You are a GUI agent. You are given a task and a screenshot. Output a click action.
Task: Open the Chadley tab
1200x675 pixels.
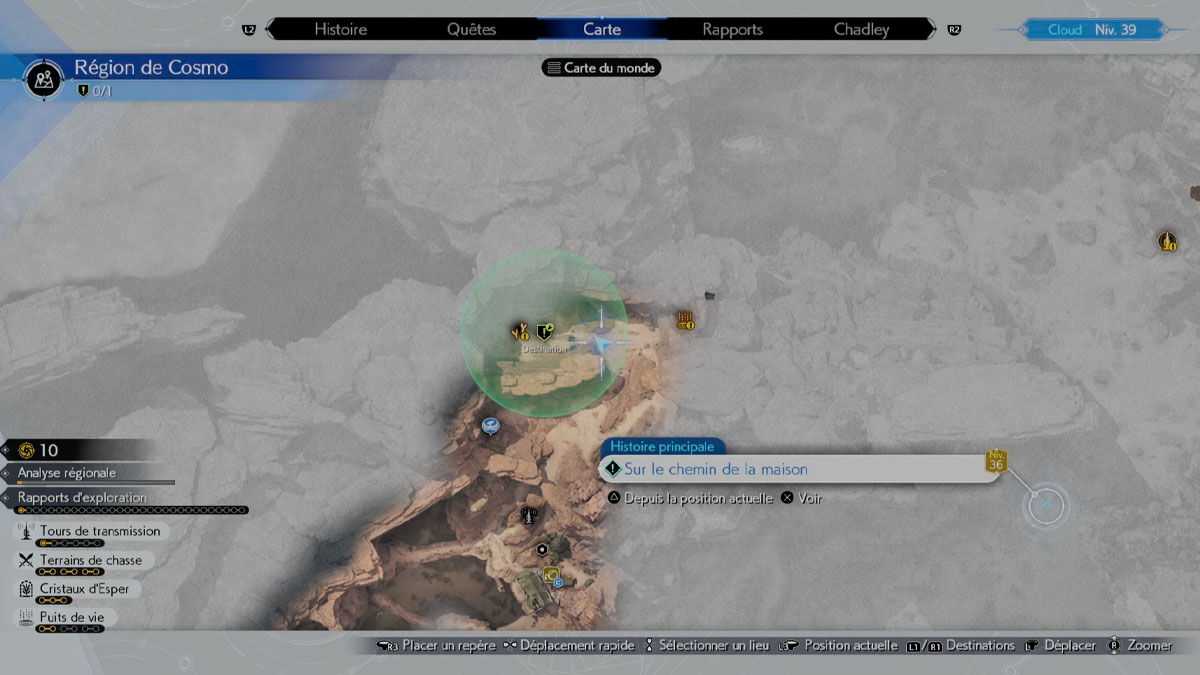pyautogui.click(x=861, y=29)
